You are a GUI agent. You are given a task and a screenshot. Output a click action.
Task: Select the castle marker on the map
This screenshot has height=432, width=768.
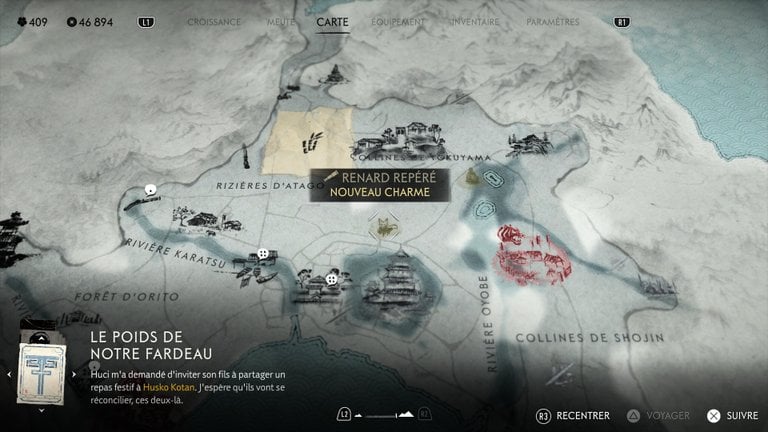pos(392,282)
